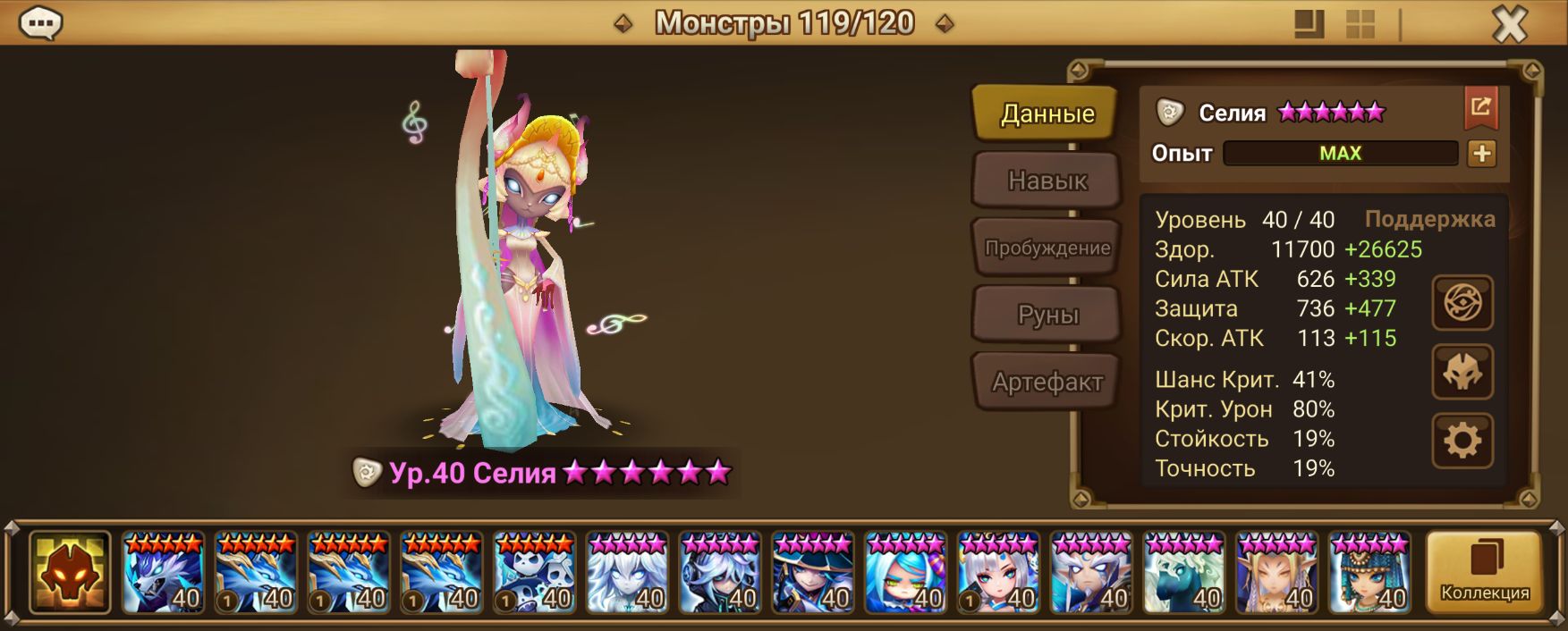Select the blue horse monster thumbnail
Screen dimensions: 1568x631
[1183, 572]
